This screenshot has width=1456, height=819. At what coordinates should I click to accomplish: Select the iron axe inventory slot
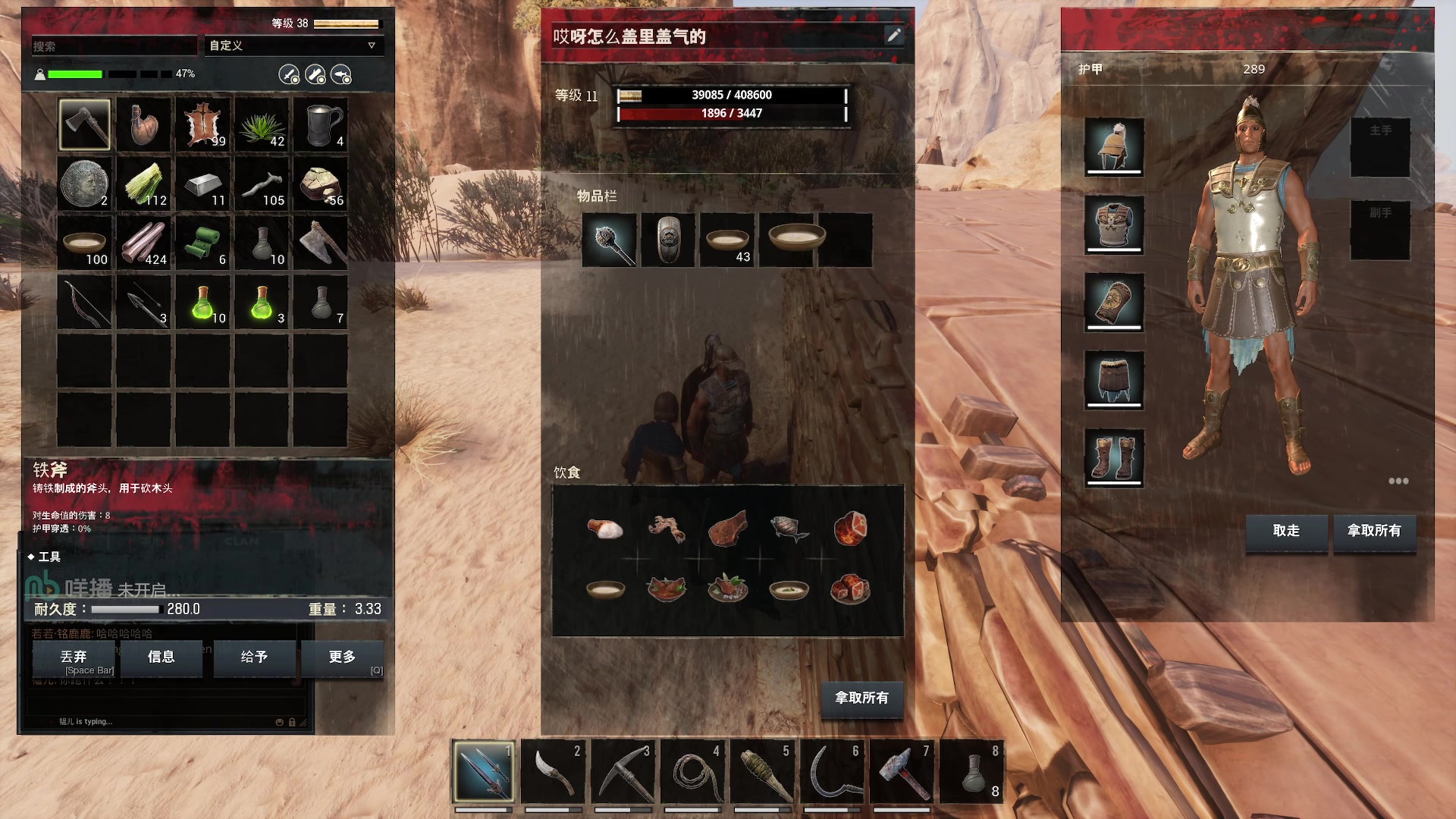[84, 124]
